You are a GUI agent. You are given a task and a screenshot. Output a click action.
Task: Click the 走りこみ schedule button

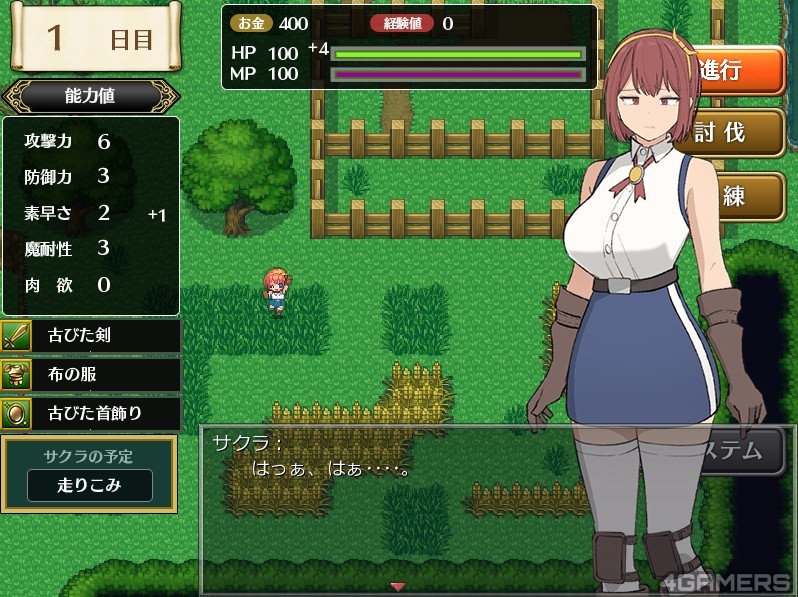90,485
